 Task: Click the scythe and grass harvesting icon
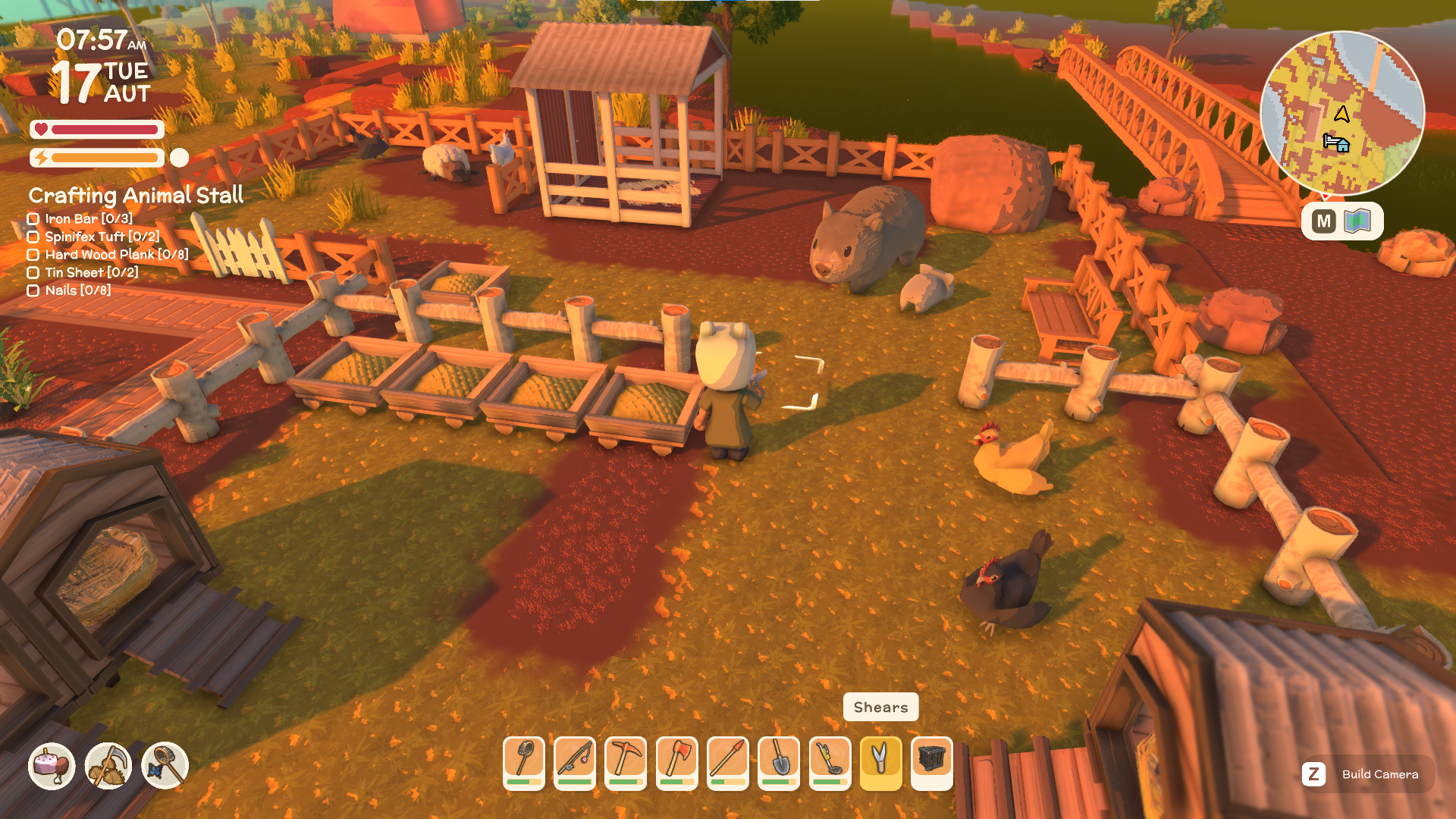click(108, 765)
